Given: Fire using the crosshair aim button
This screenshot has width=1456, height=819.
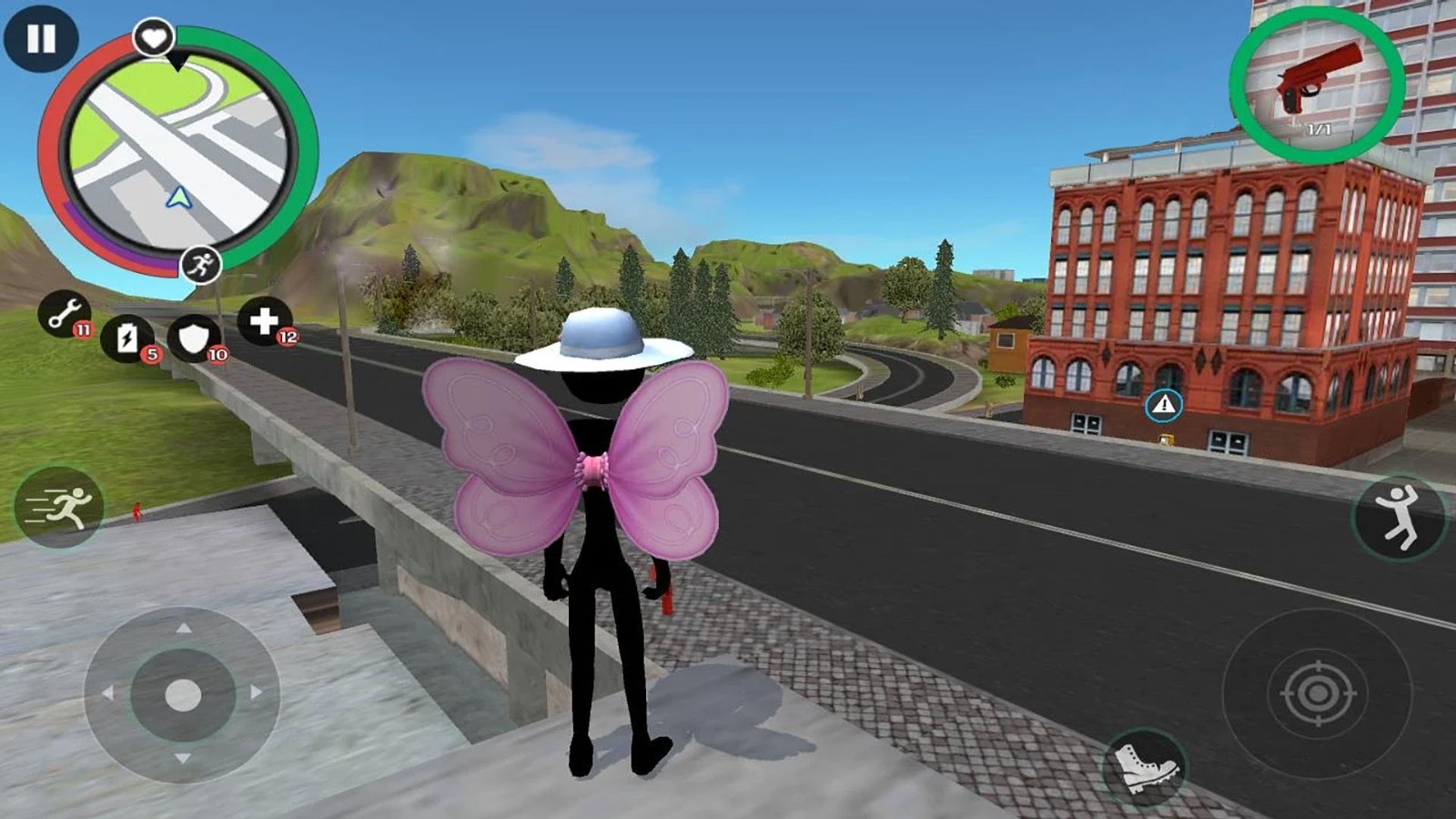Looking at the screenshot, I should click(x=1317, y=693).
